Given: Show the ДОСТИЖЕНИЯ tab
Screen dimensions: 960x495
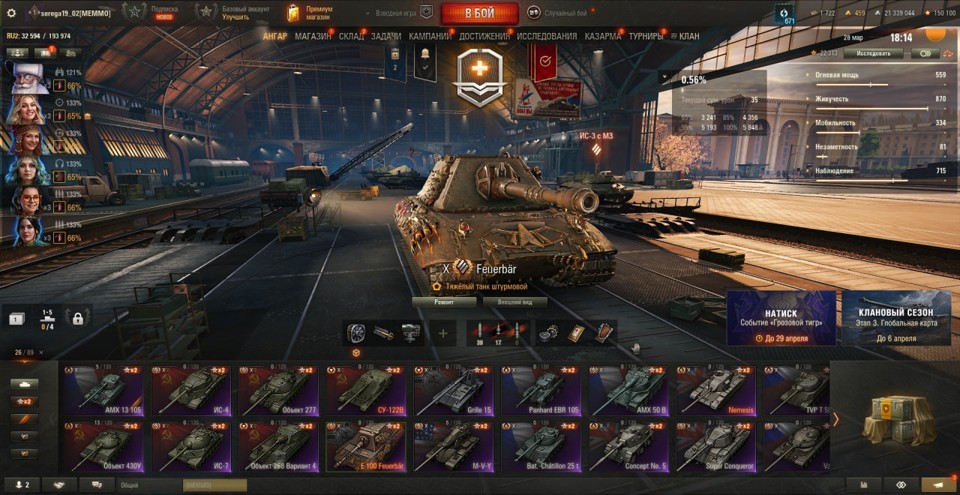Looking at the screenshot, I should (485, 36).
